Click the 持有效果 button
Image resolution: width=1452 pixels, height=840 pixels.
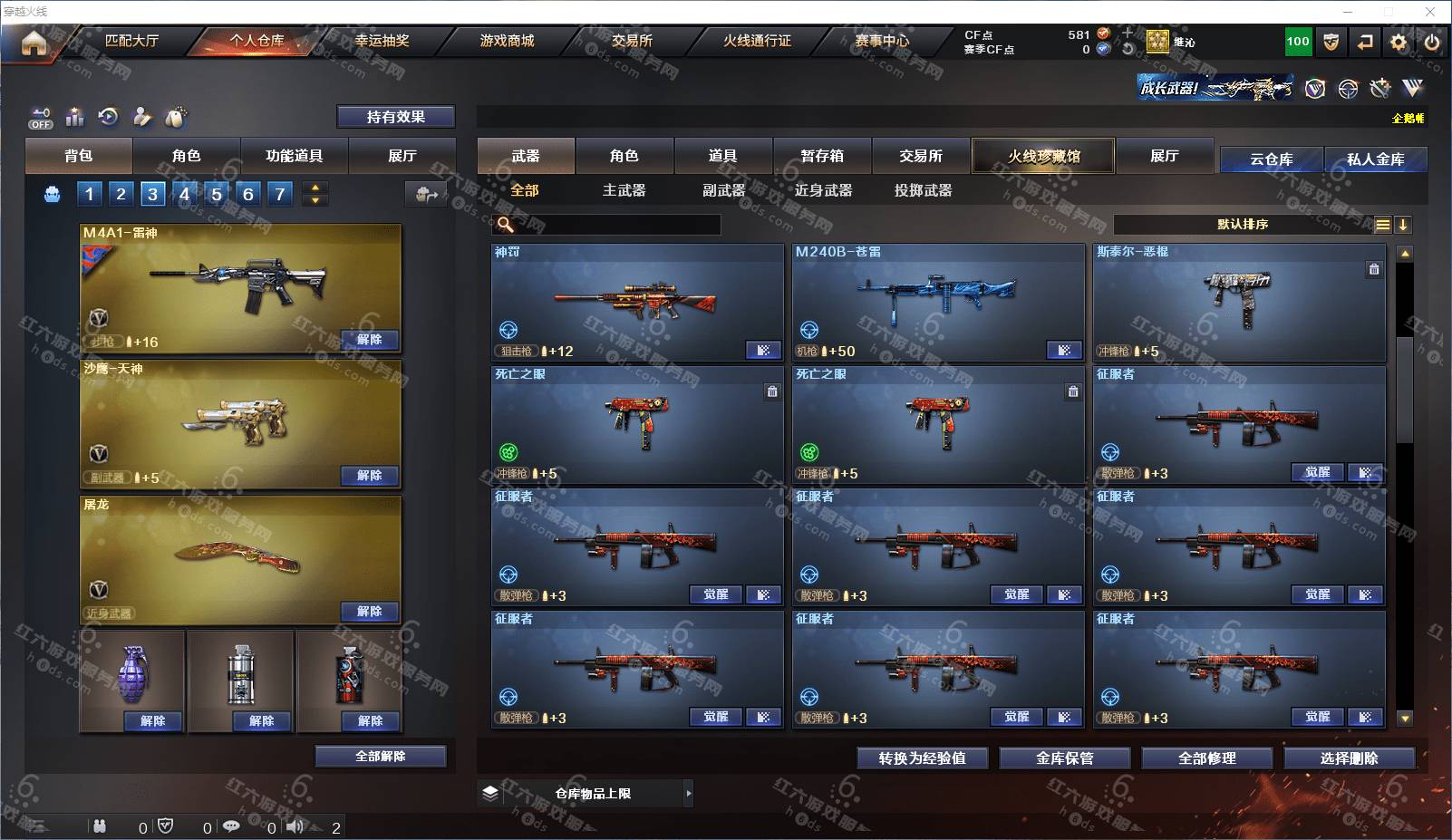tap(395, 117)
